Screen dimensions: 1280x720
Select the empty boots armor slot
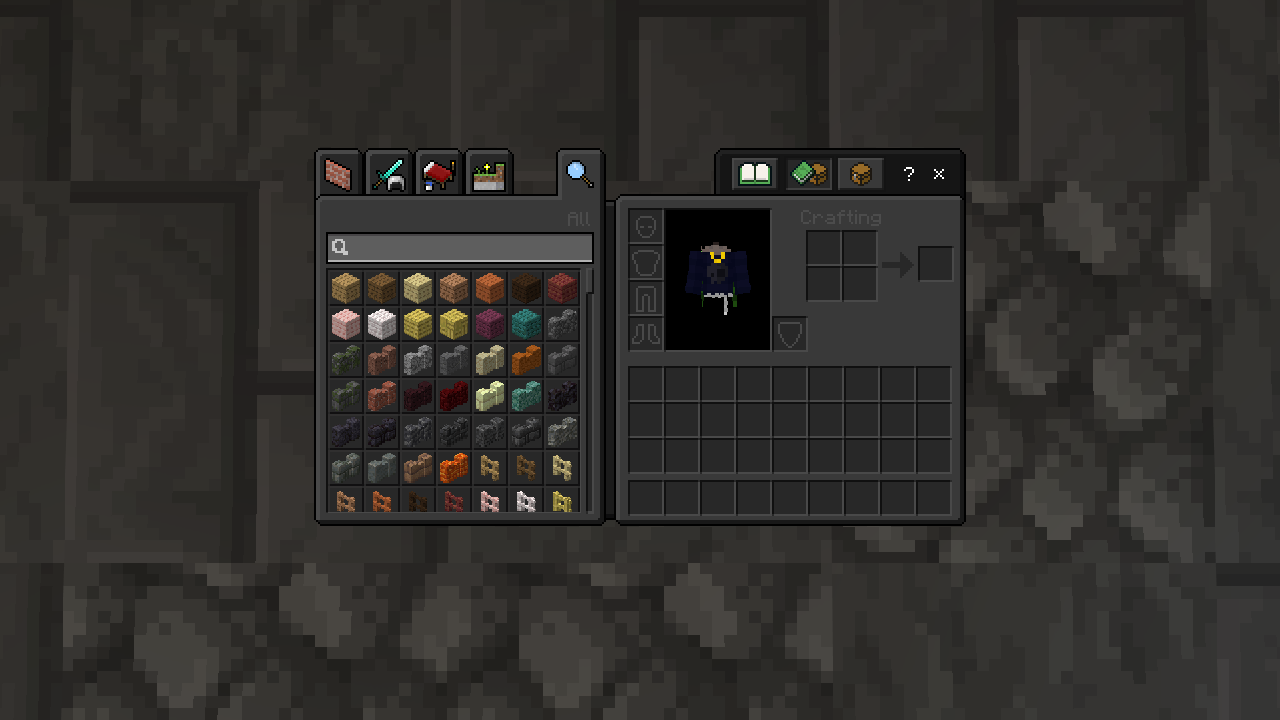(646, 333)
